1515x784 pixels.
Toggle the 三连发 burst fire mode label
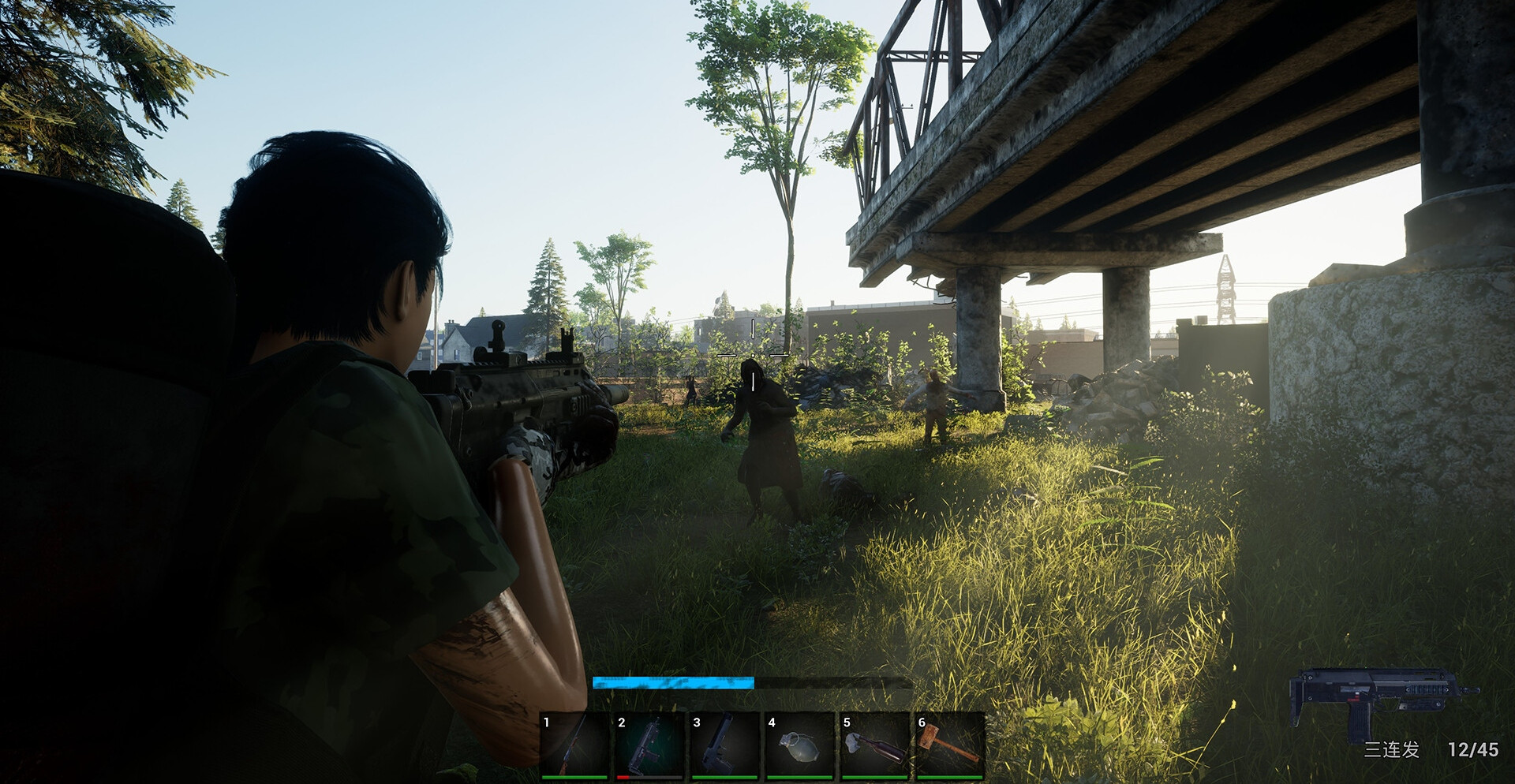[x=1392, y=749]
